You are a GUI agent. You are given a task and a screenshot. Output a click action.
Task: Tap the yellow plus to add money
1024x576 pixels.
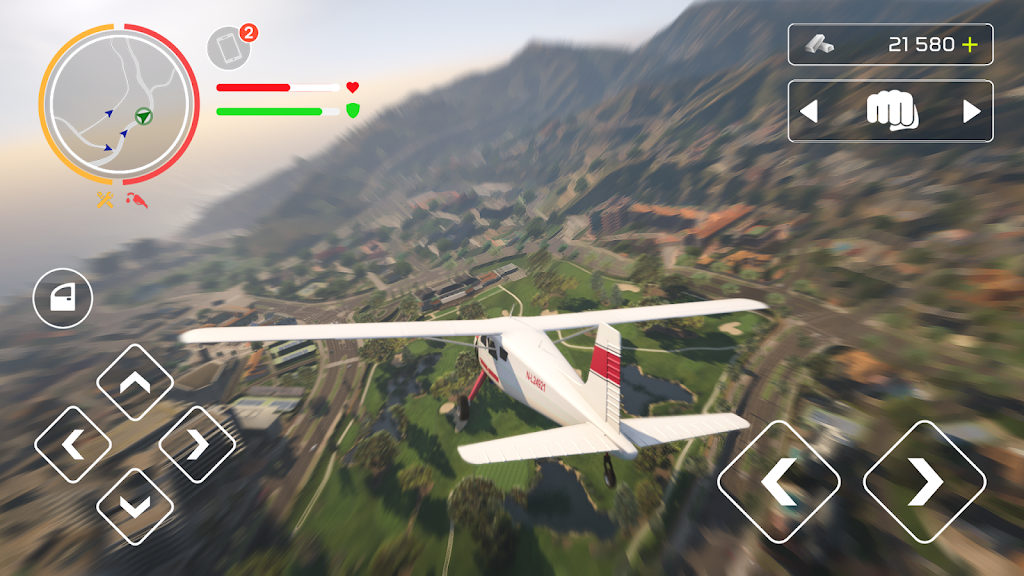coord(969,44)
